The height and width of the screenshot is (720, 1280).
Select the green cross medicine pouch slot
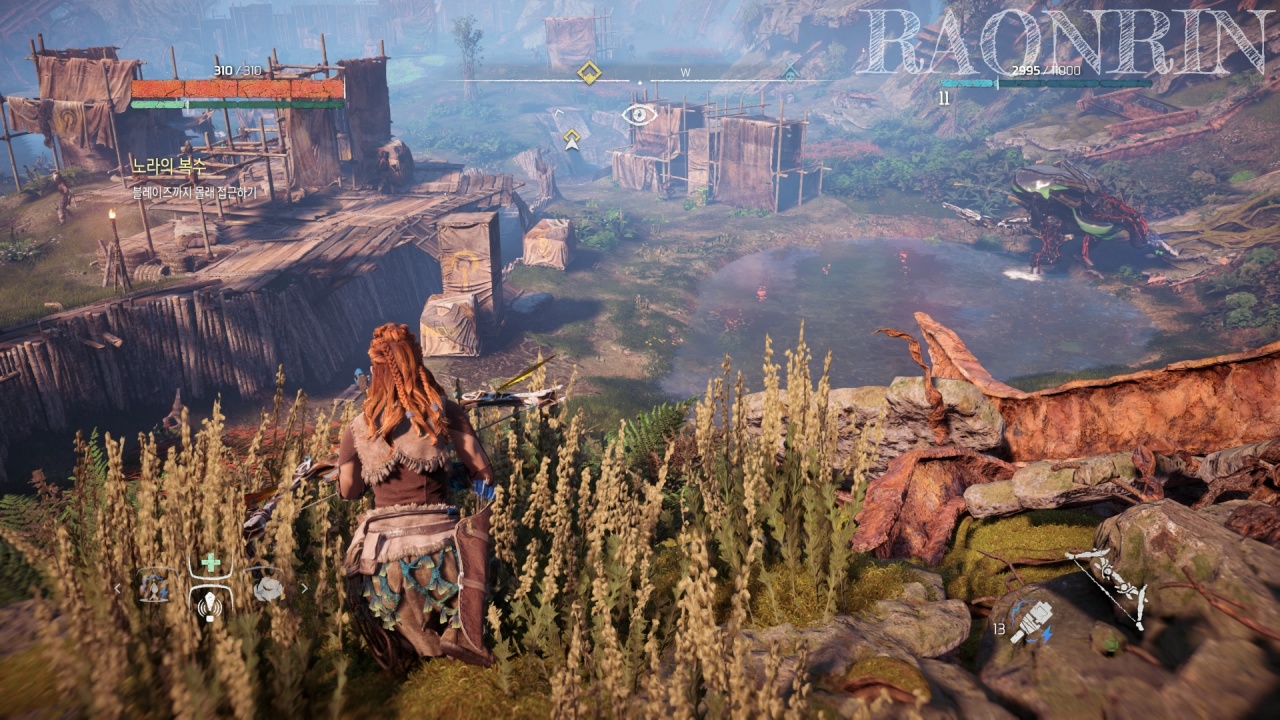coord(211,563)
